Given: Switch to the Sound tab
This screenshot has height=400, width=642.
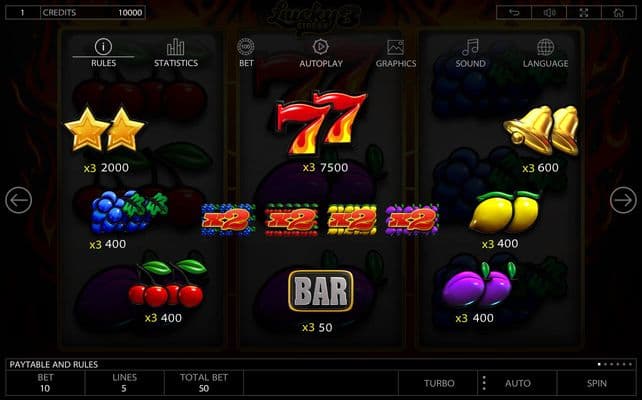Looking at the screenshot, I should [x=470, y=53].
